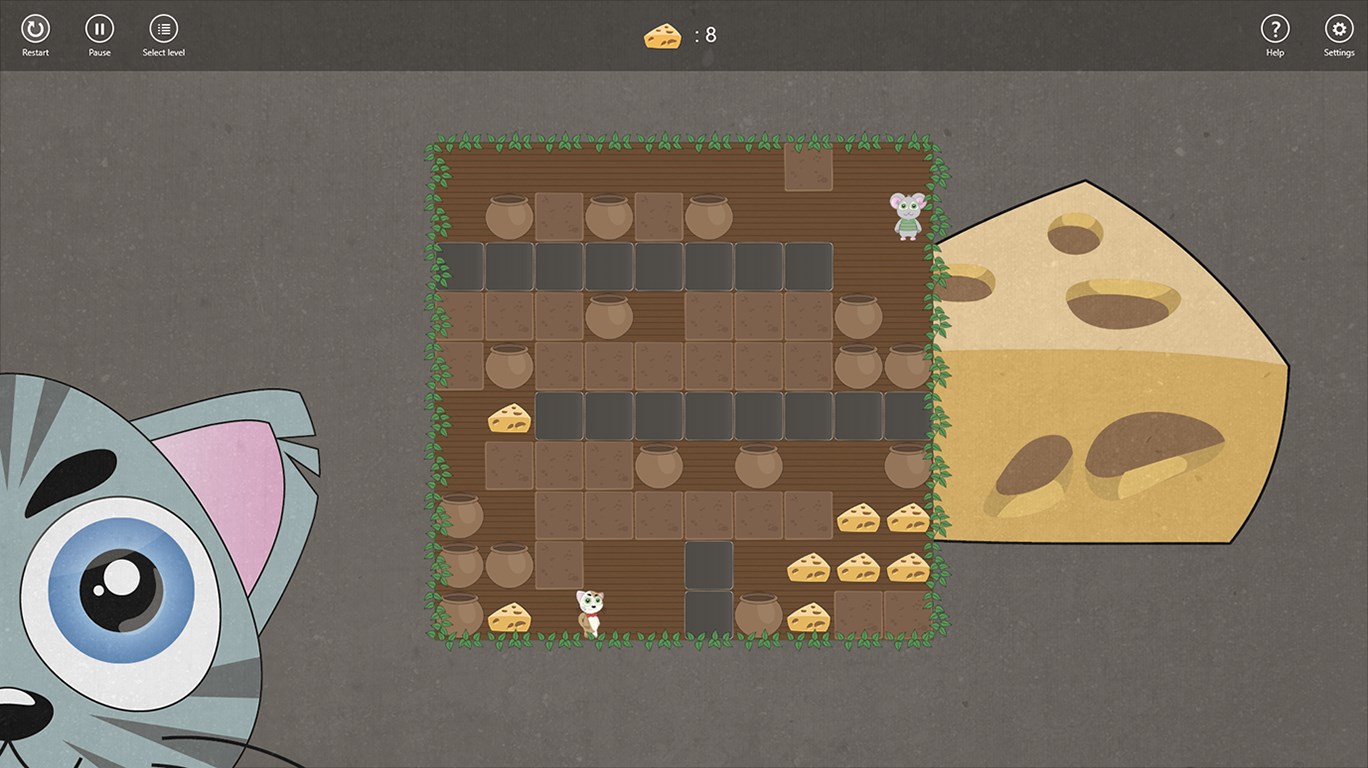Open the Select level menu
1368x768 pixels.
tap(163, 29)
